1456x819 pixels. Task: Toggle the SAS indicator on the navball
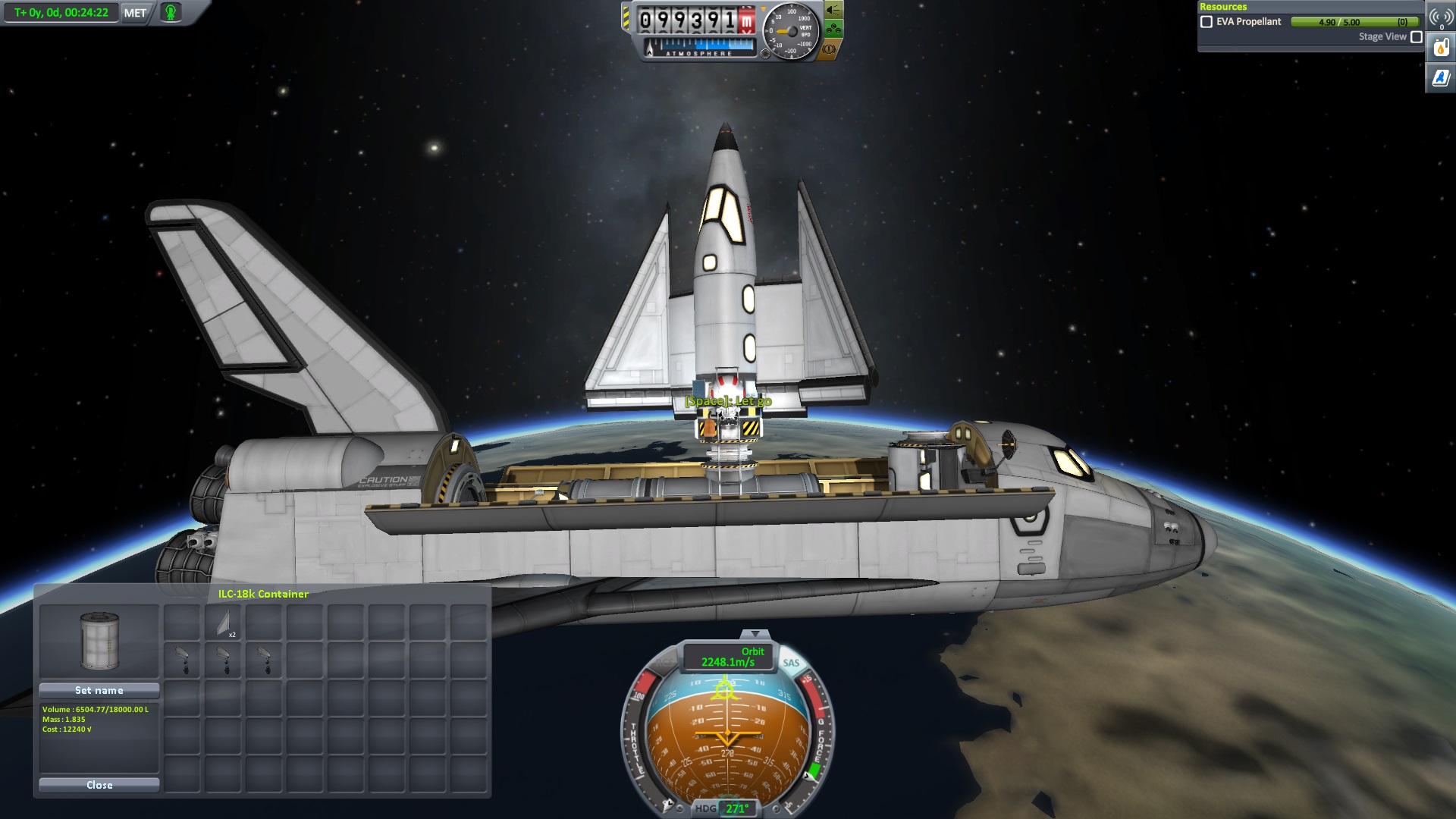(x=791, y=663)
